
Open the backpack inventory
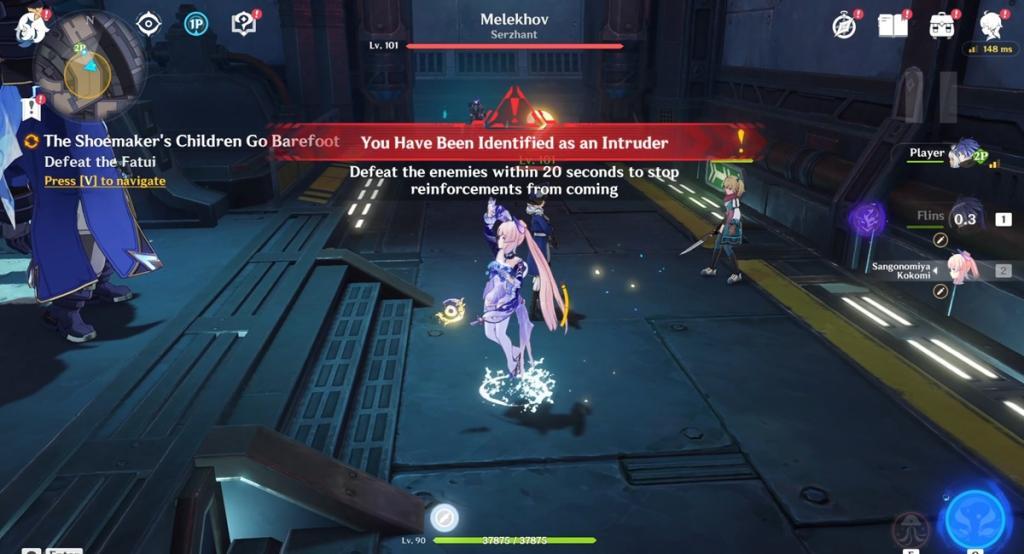tap(941, 26)
